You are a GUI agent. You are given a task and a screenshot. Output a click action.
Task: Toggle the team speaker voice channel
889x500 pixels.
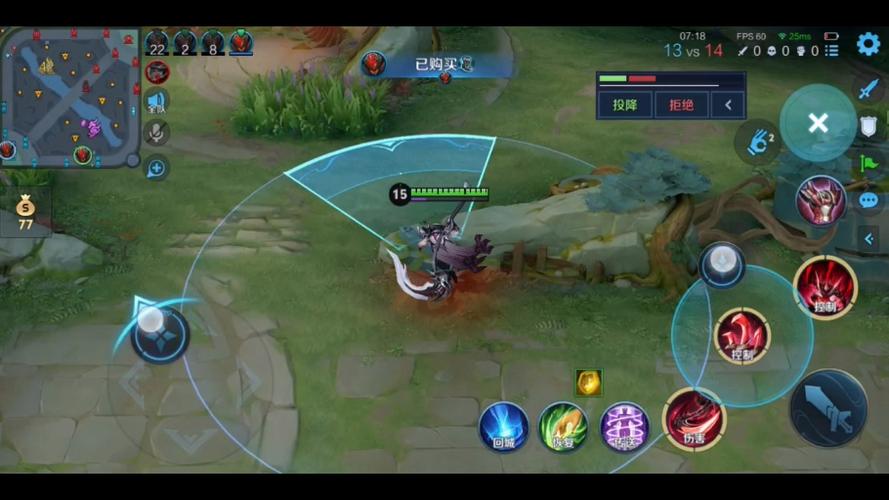click(157, 101)
